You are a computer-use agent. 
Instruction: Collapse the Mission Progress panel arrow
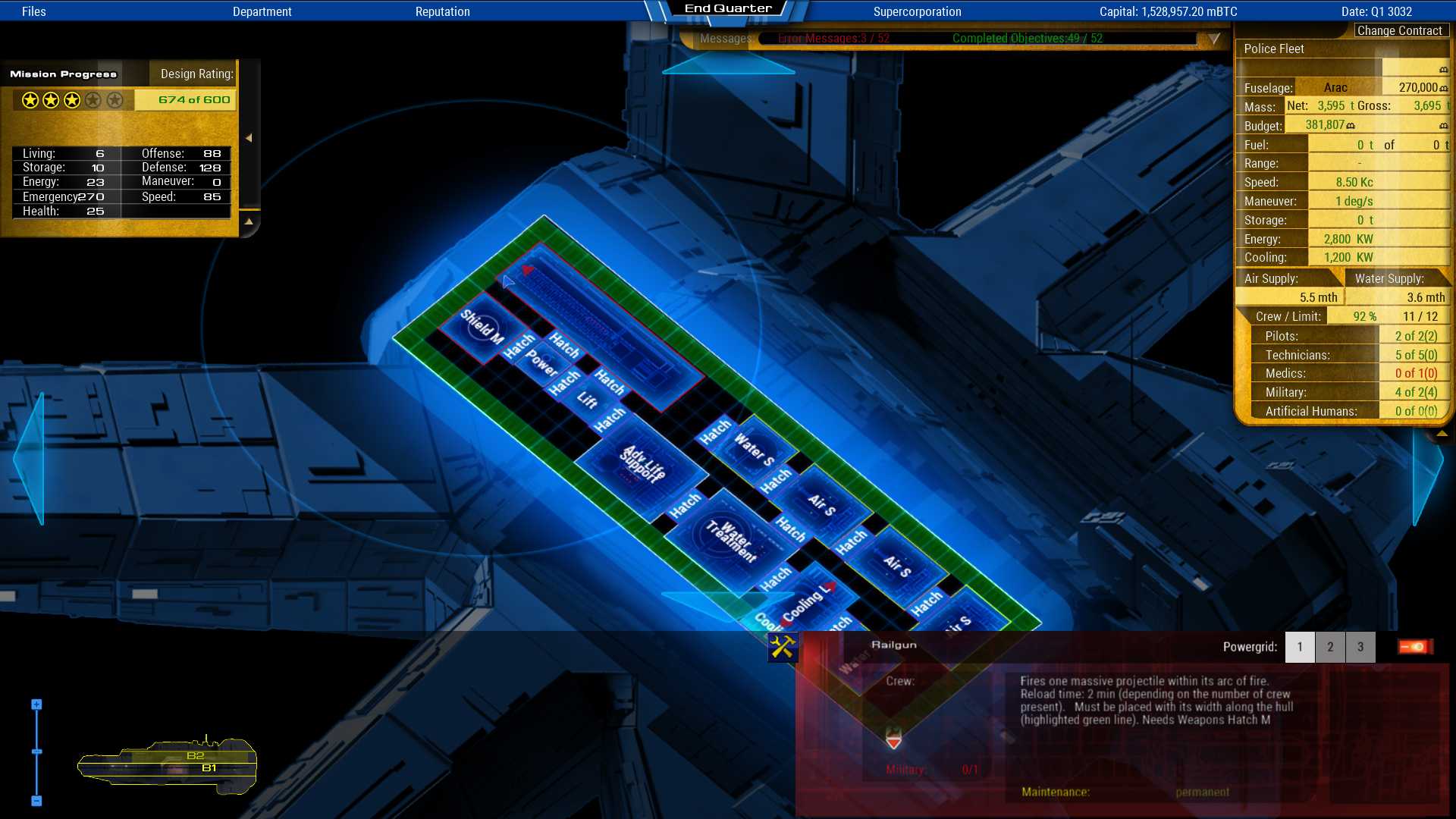[248, 138]
